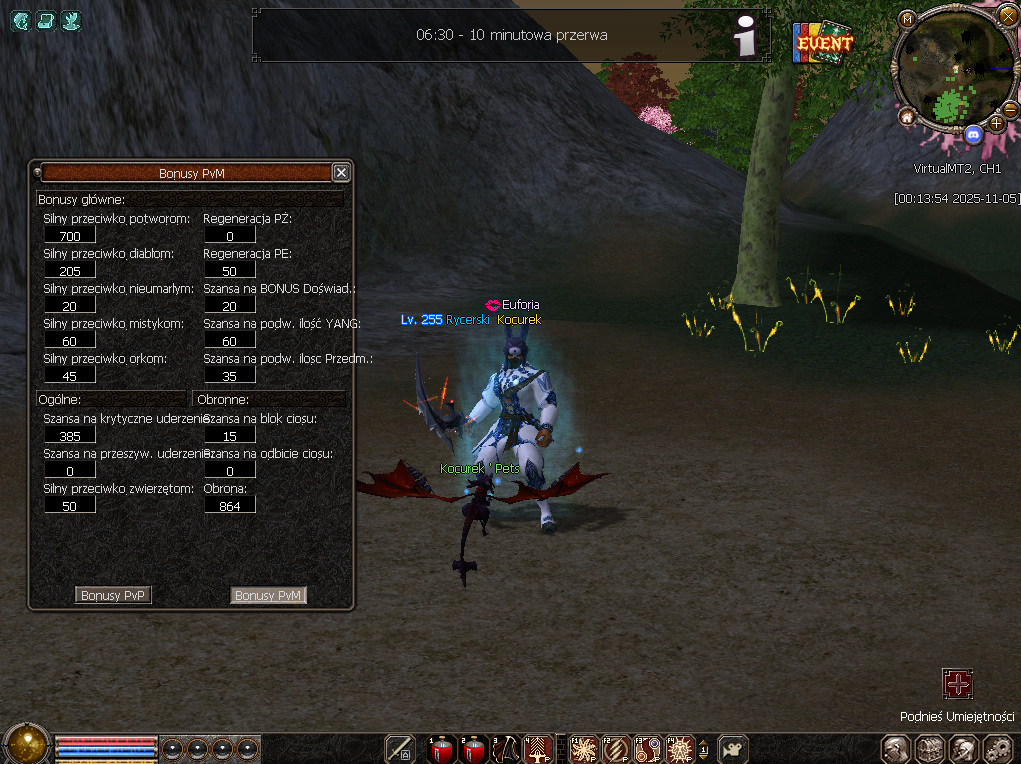Switch to the Bonusy PvP tab
The height and width of the screenshot is (764, 1021).
[x=113, y=595]
